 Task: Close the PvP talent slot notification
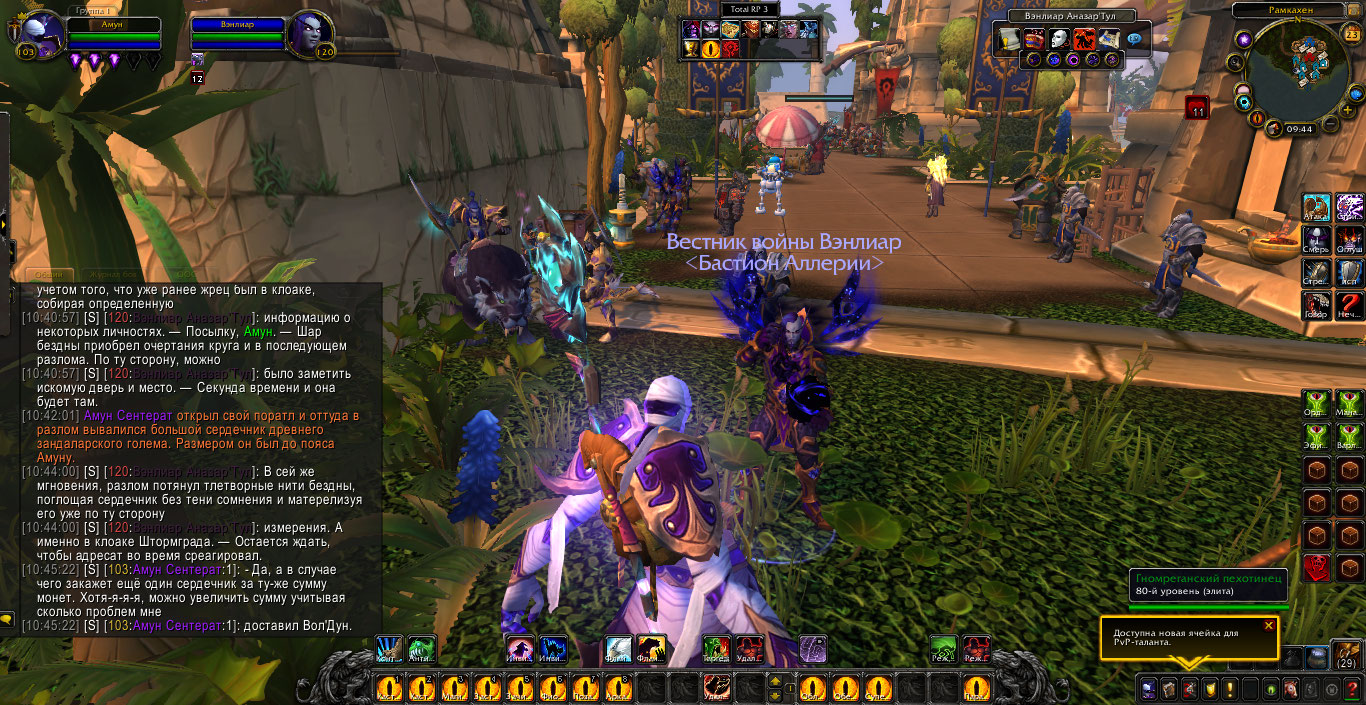[1269, 626]
